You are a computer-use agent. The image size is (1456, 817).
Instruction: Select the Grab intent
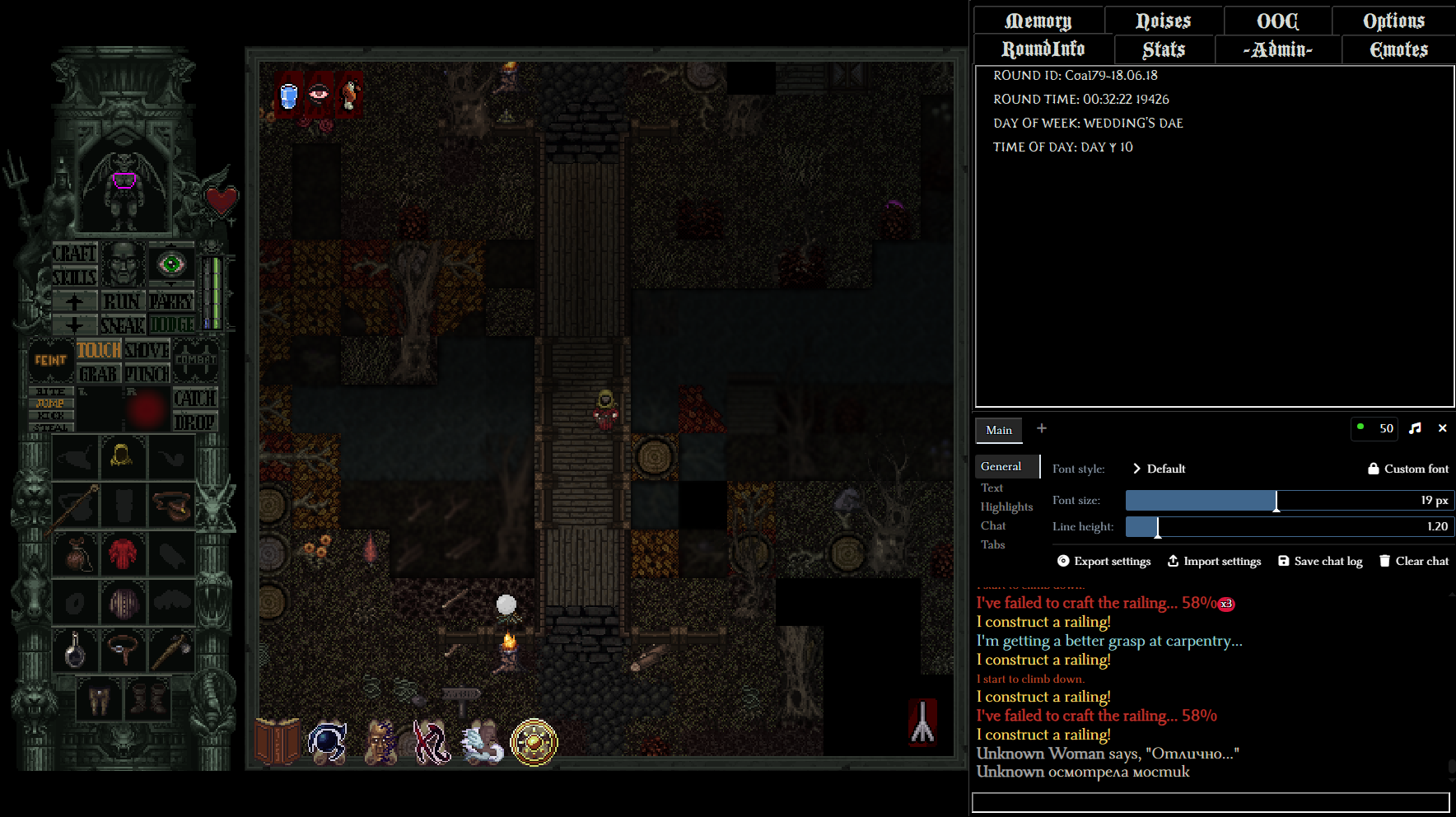tap(99, 374)
